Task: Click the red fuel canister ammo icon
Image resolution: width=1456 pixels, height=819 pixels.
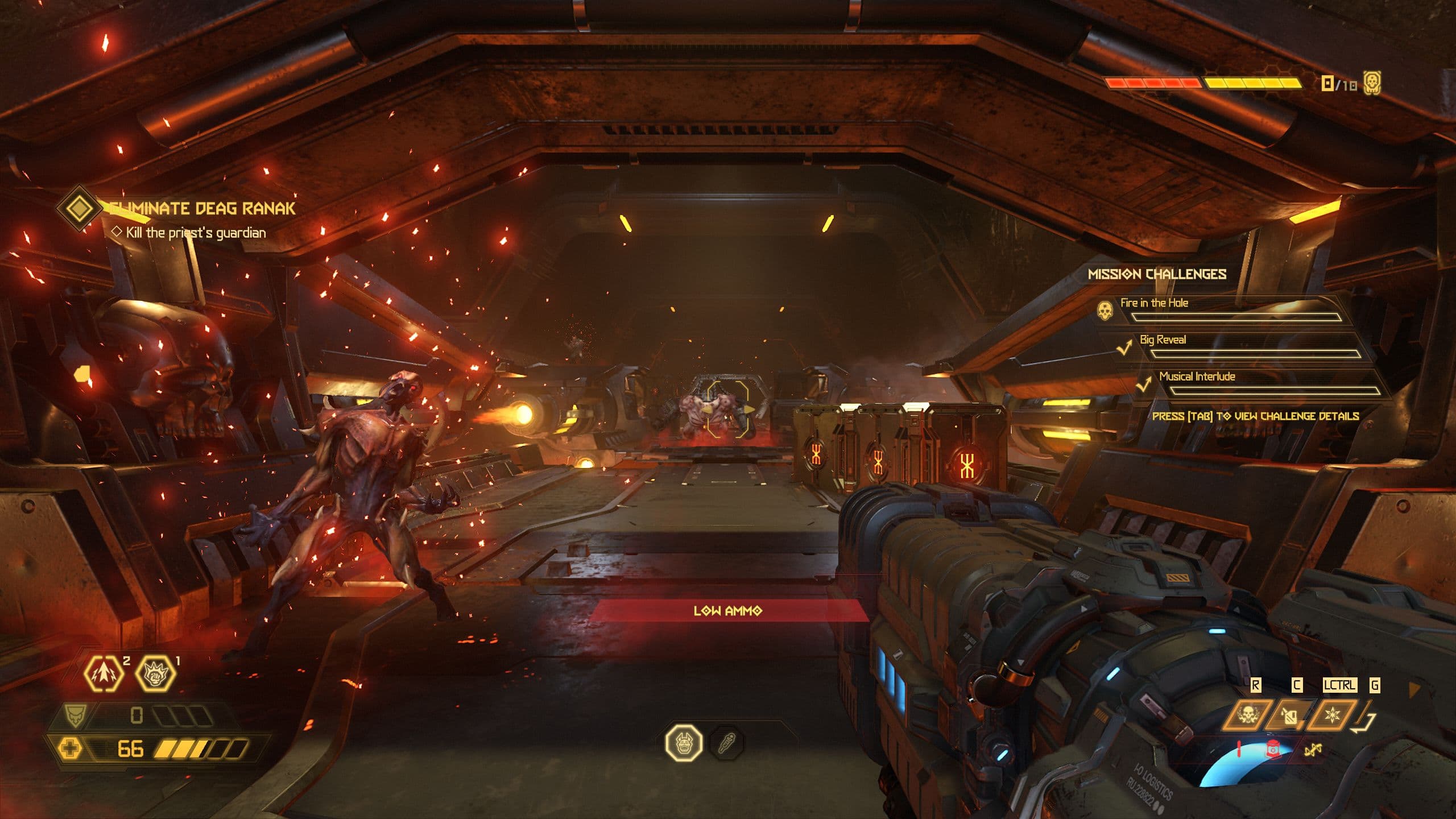Action: click(1273, 750)
